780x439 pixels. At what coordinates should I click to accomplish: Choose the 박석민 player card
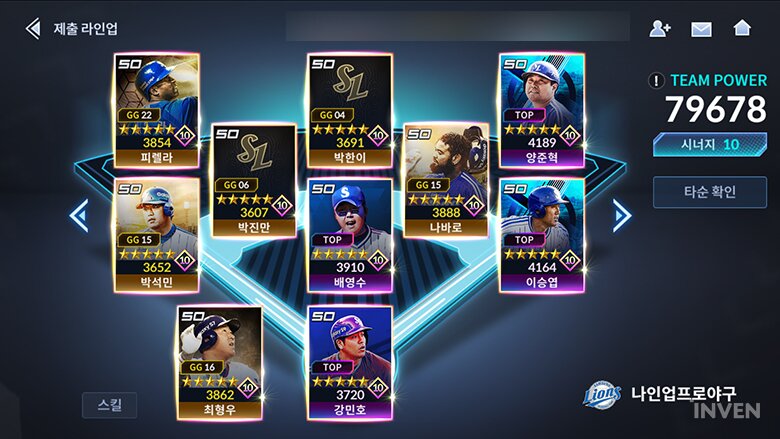pos(157,235)
